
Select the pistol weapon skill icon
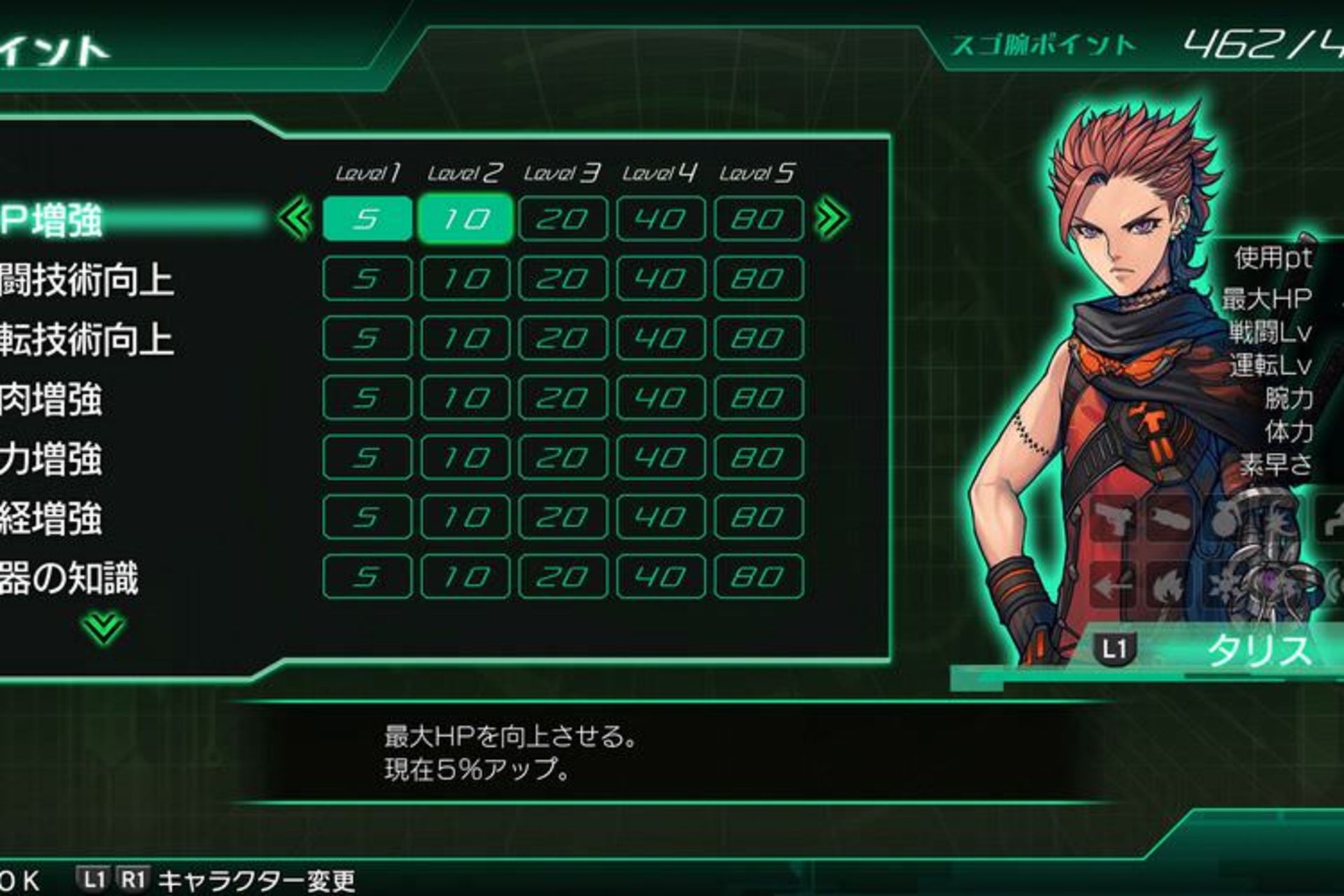click(1113, 518)
